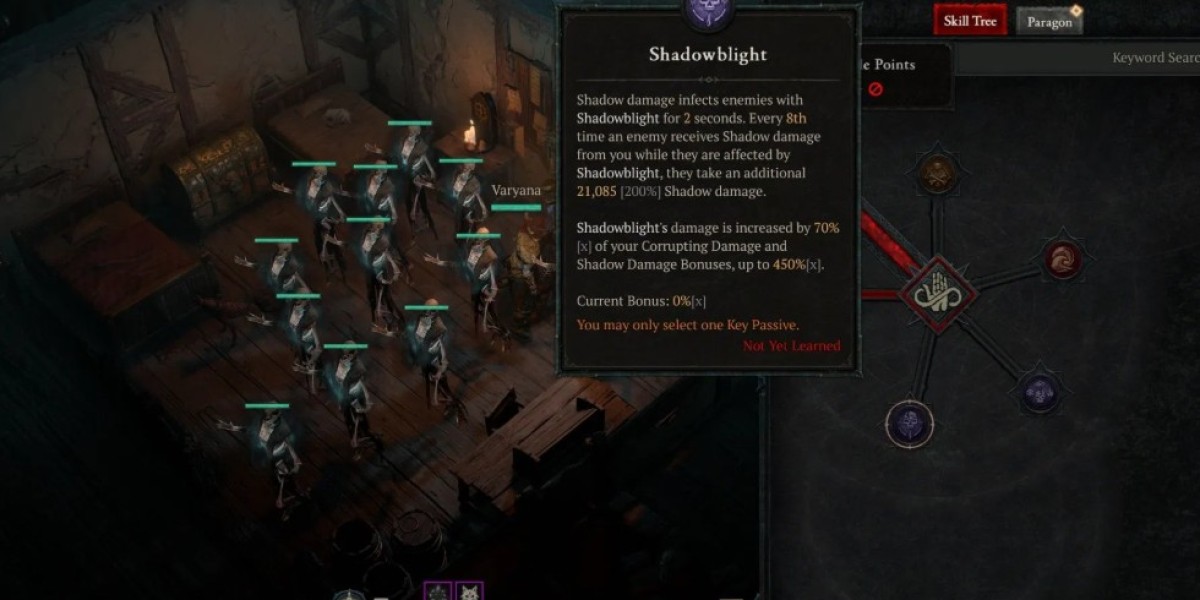Viewport: 1200px width, 600px height.
Task: Select the red swirl key passive node
Action: 1062,260
